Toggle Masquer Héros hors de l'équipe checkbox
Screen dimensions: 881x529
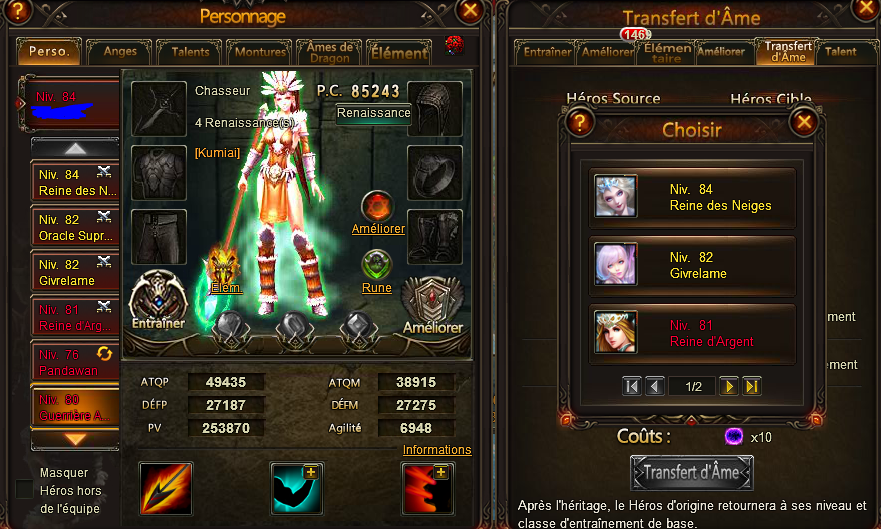24,489
